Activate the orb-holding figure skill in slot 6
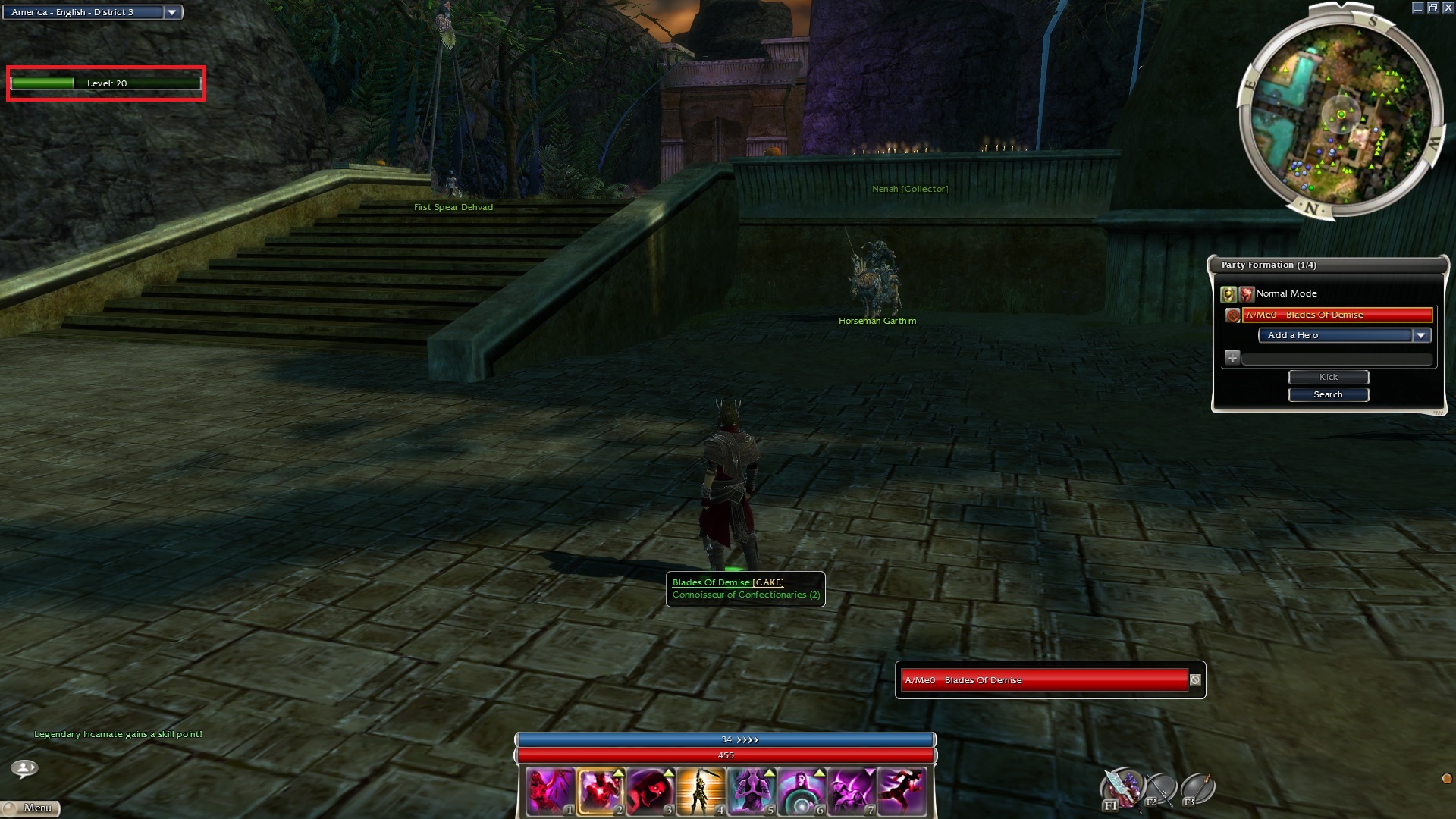The width and height of the screenshot is (1456, 819). point(800,791)
